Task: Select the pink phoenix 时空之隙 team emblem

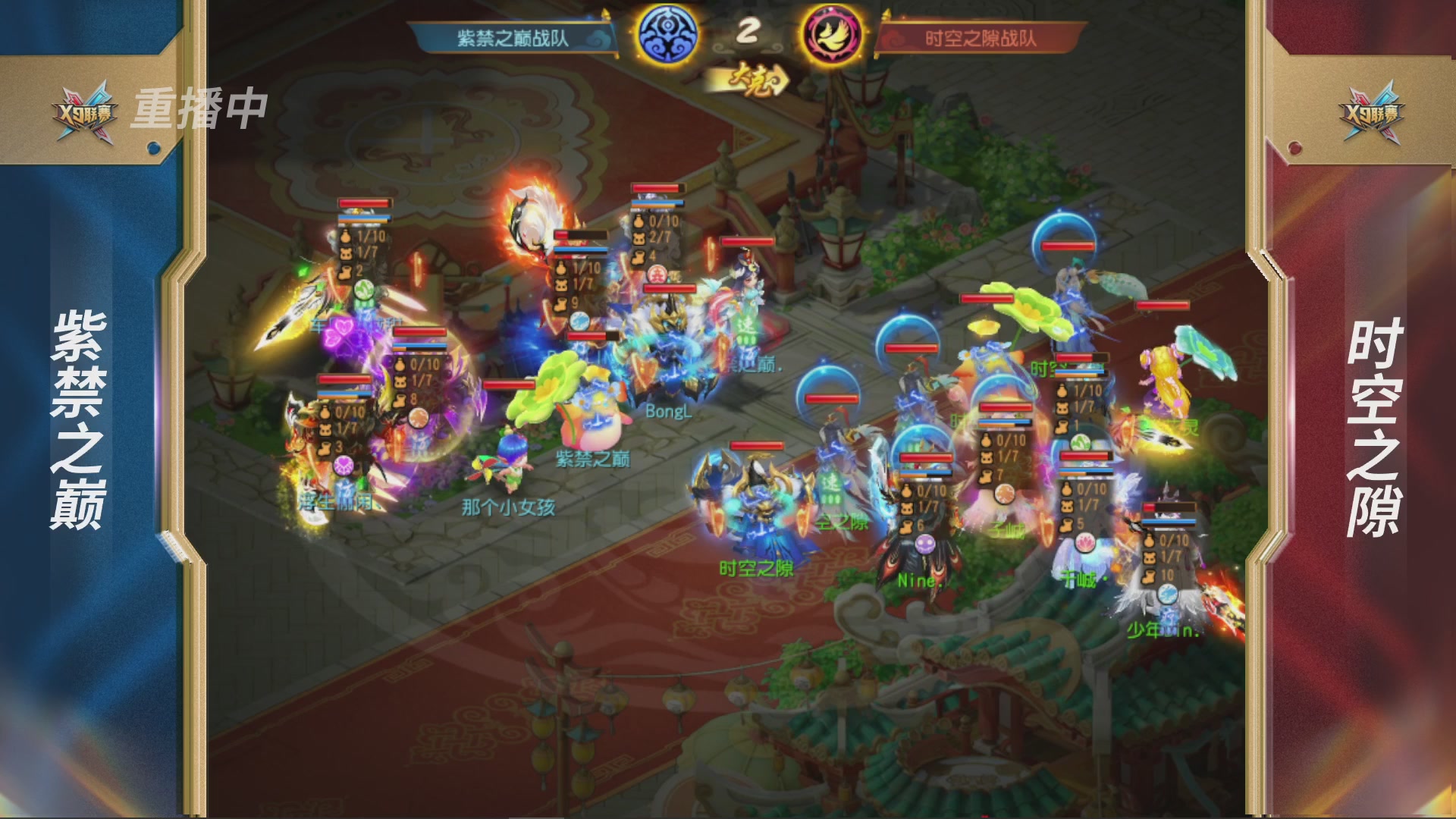Action: [830, 34]
